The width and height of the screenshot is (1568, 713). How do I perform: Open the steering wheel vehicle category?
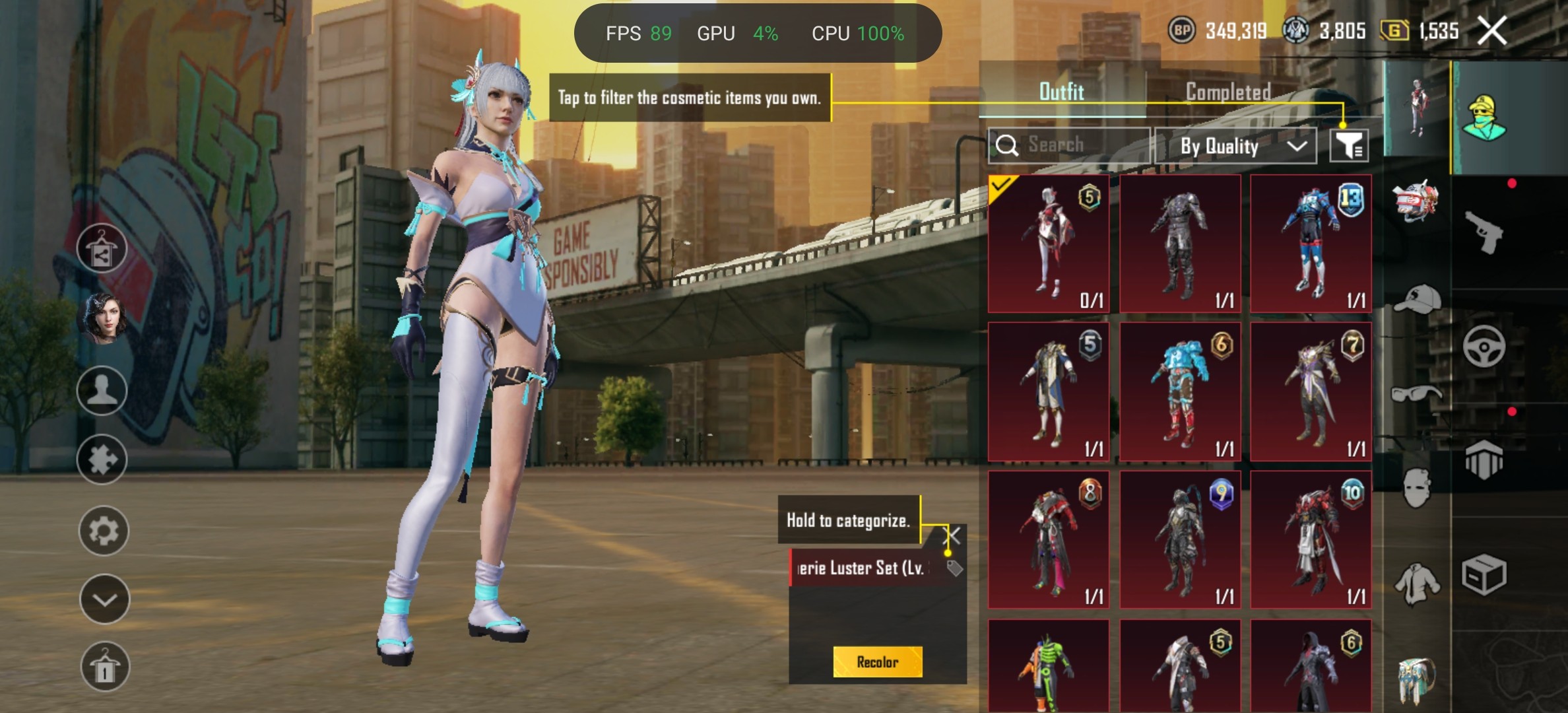tap(1484, 346)
